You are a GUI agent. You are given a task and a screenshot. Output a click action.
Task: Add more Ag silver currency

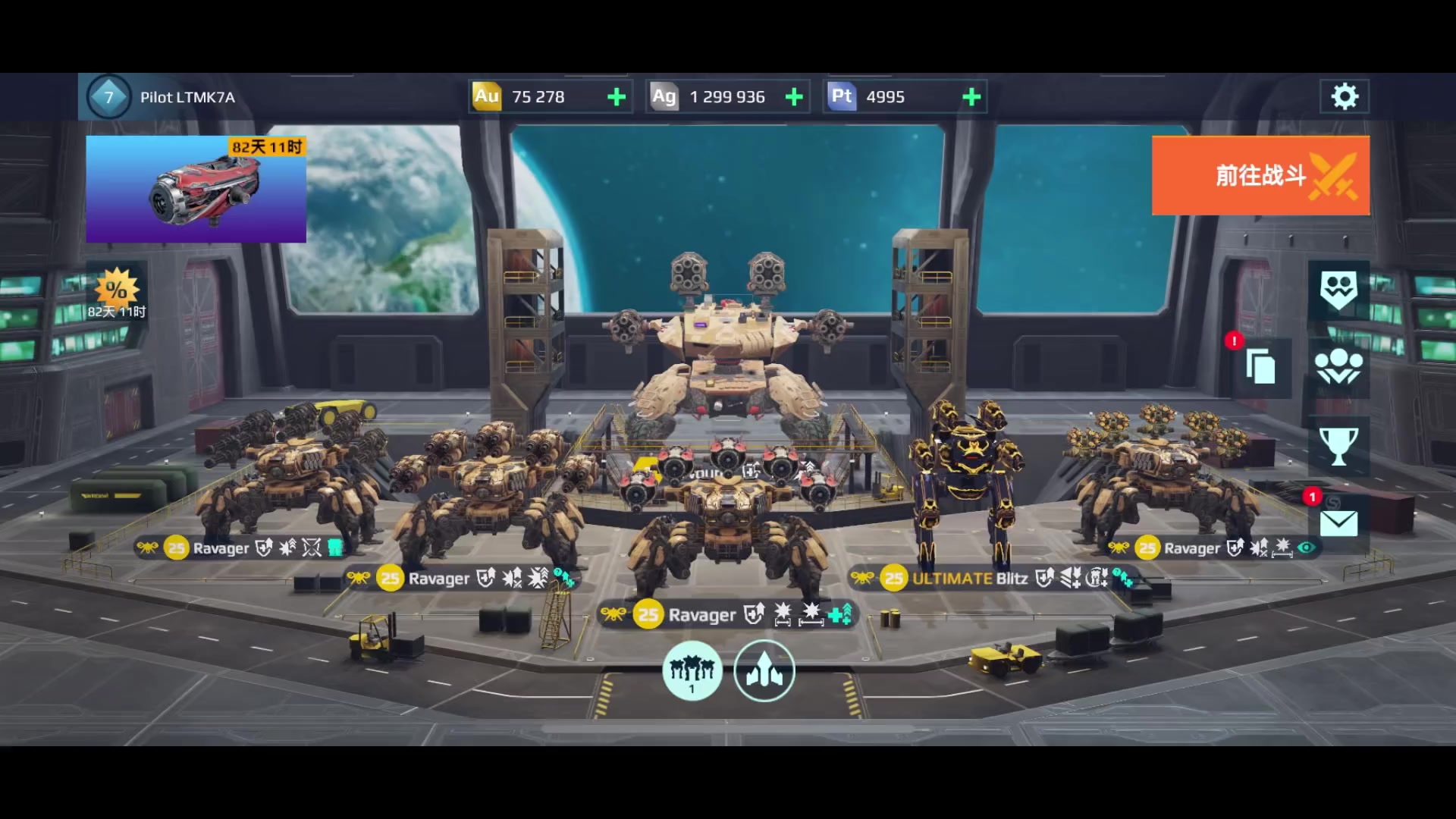tap(794, 97)
